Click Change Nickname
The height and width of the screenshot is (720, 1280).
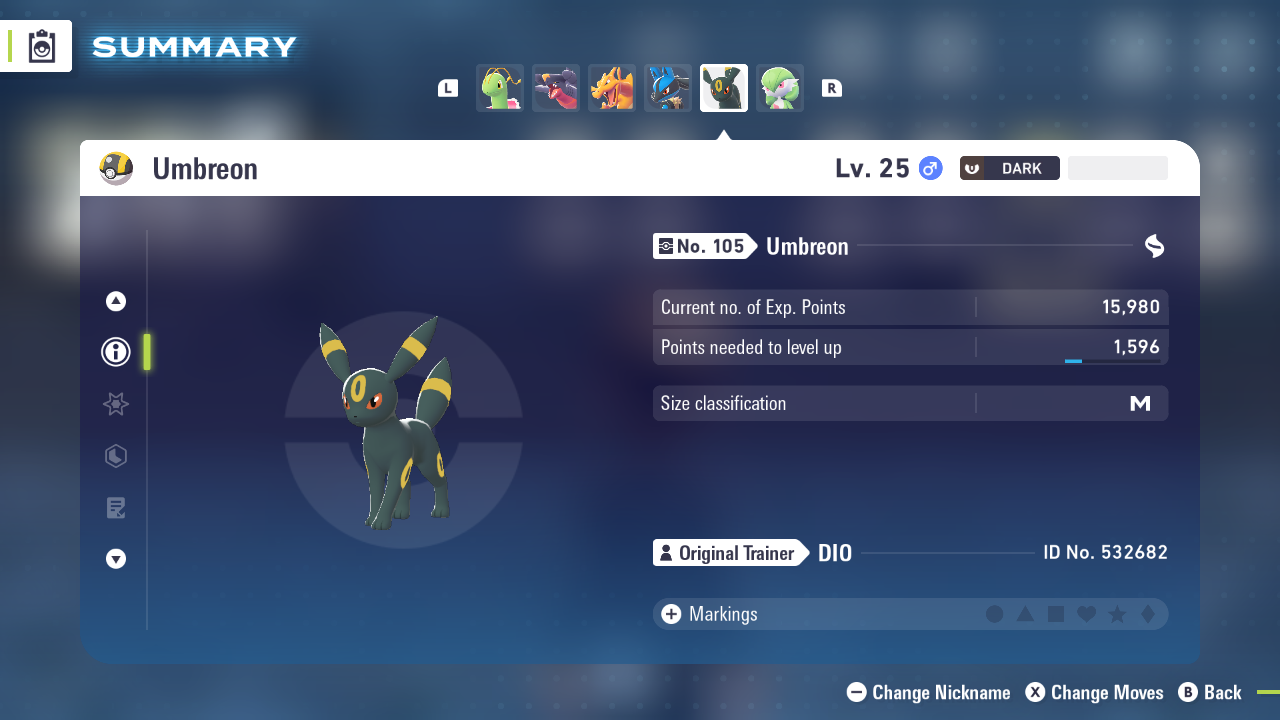point(928,692)
